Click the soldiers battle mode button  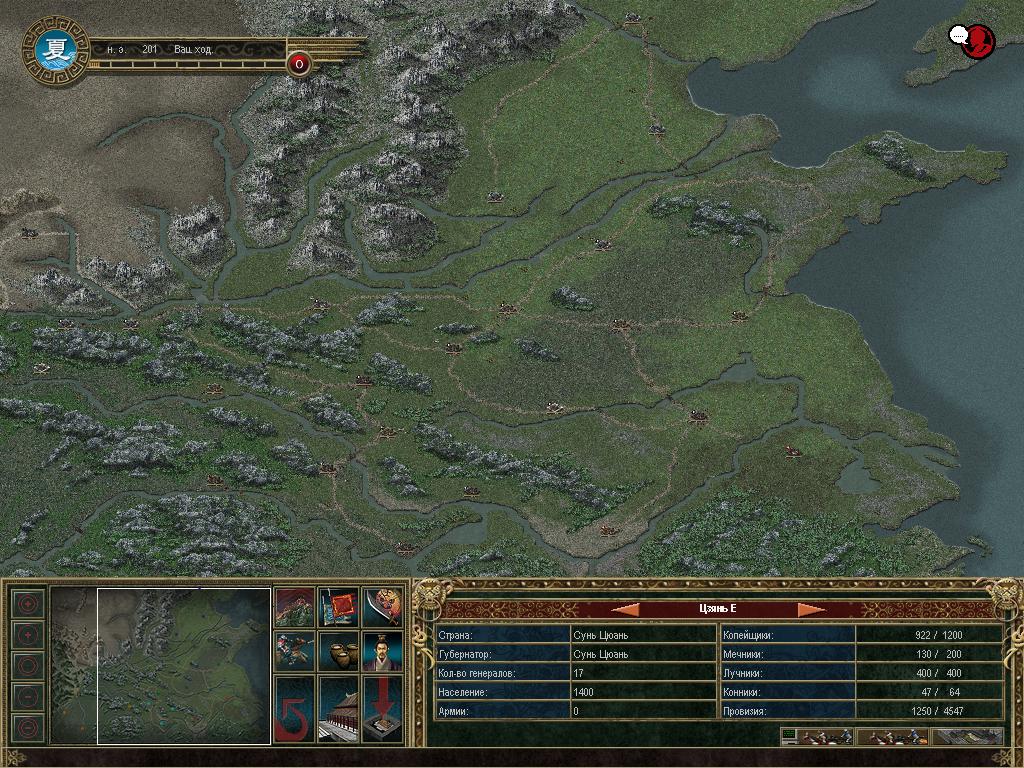pyautogui.click(x=892, y=737)
